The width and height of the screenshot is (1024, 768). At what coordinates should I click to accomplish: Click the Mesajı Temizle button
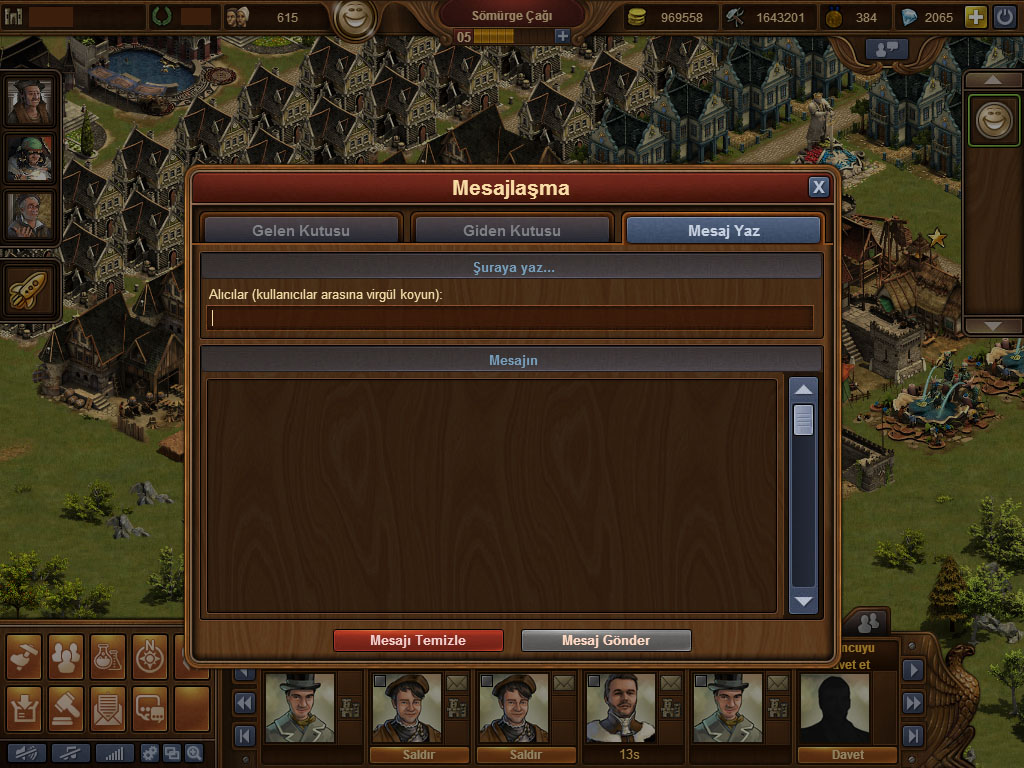(418, 641)
